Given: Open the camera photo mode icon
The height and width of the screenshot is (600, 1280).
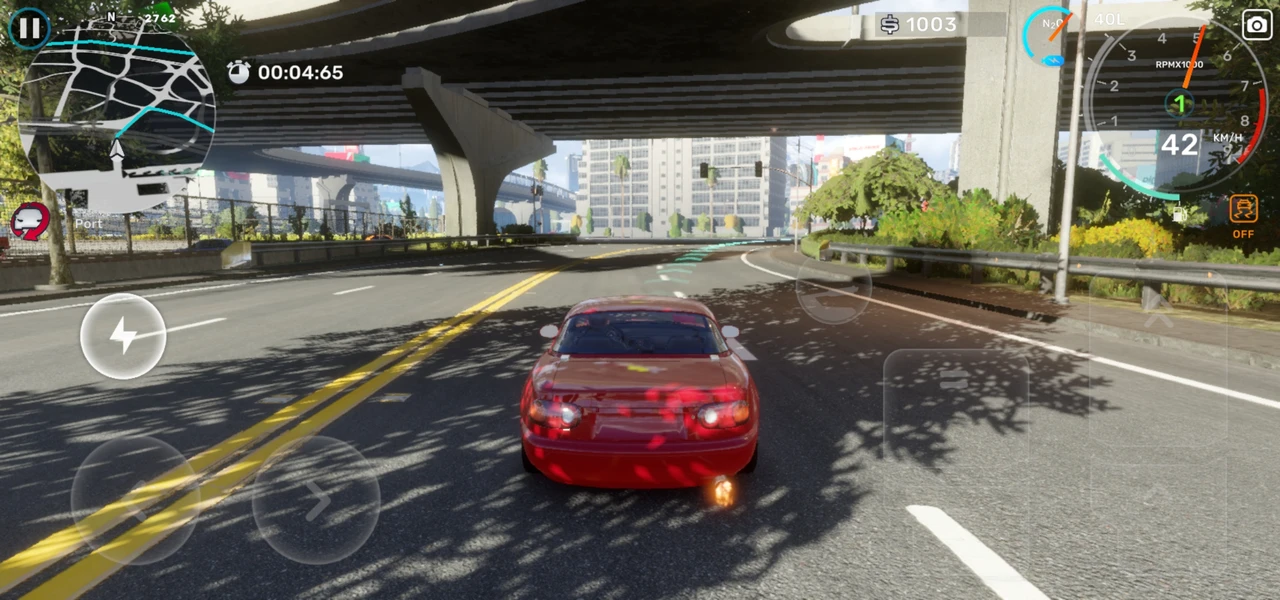Looking at the screenshot, I should (x=1257, y=25).
